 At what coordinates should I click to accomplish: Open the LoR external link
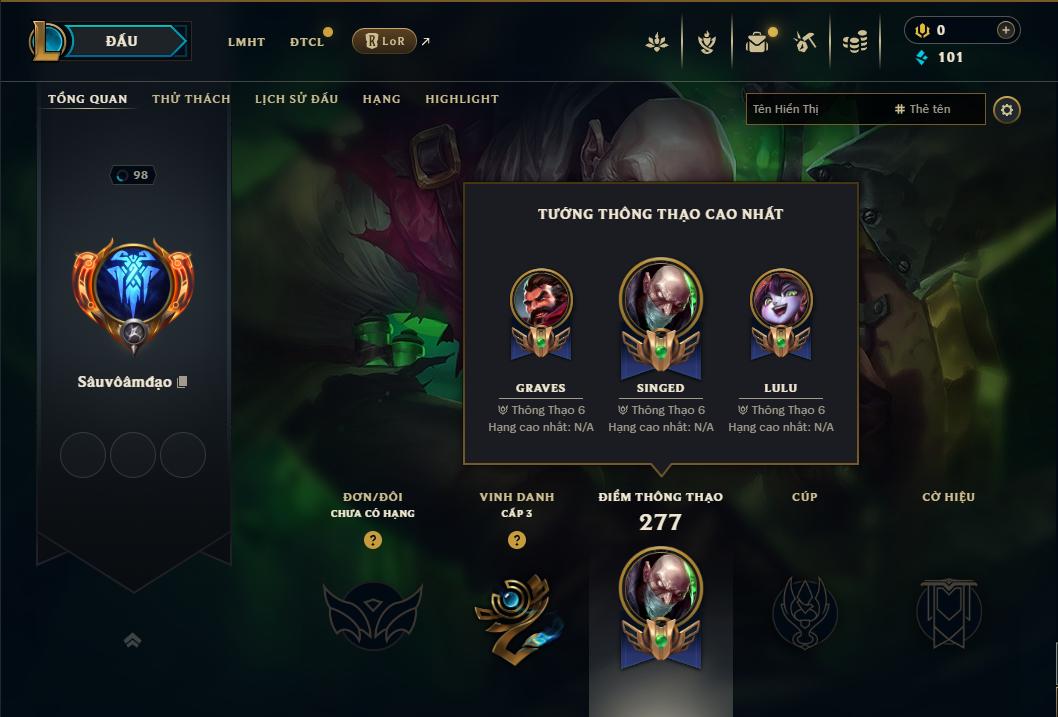385,41
